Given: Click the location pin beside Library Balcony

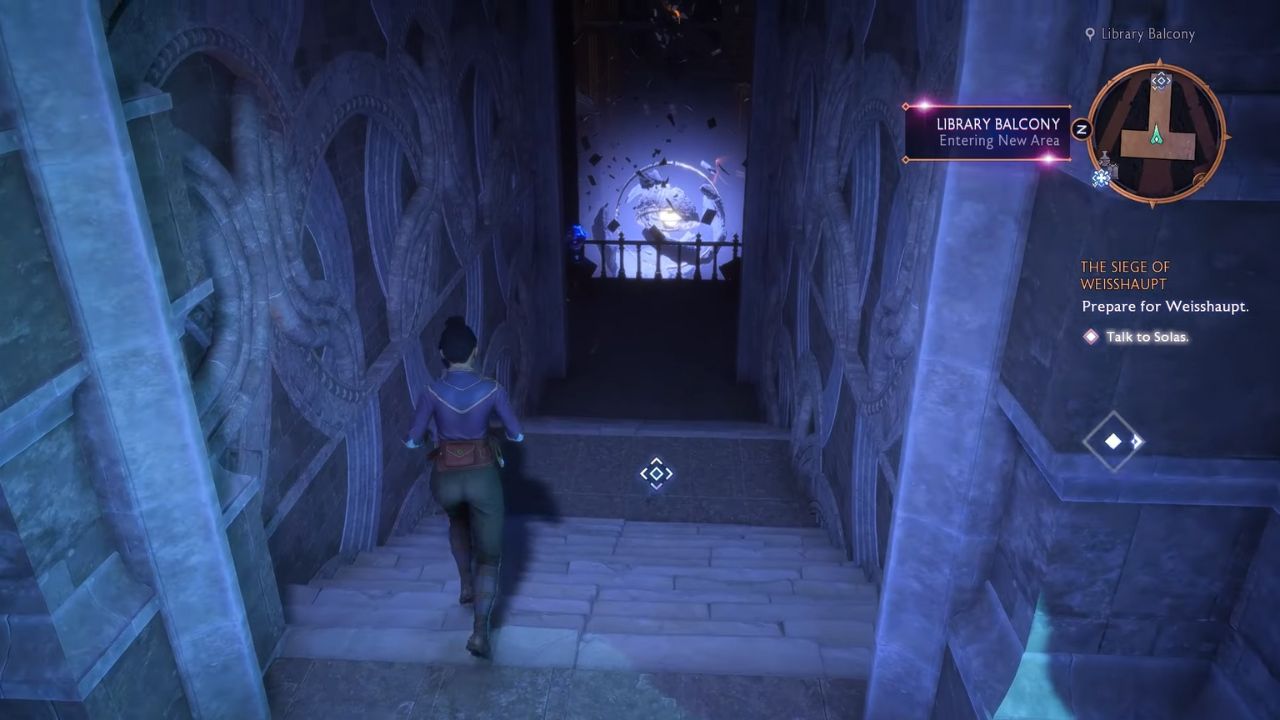Looking at the screenshot, I should click(x=1091, y=33).
